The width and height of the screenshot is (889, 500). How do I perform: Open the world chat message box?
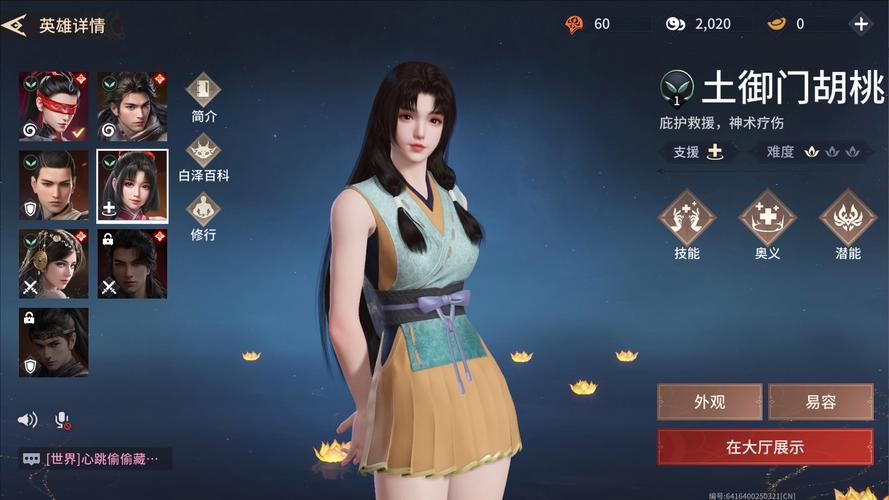[x=95, y=459]
